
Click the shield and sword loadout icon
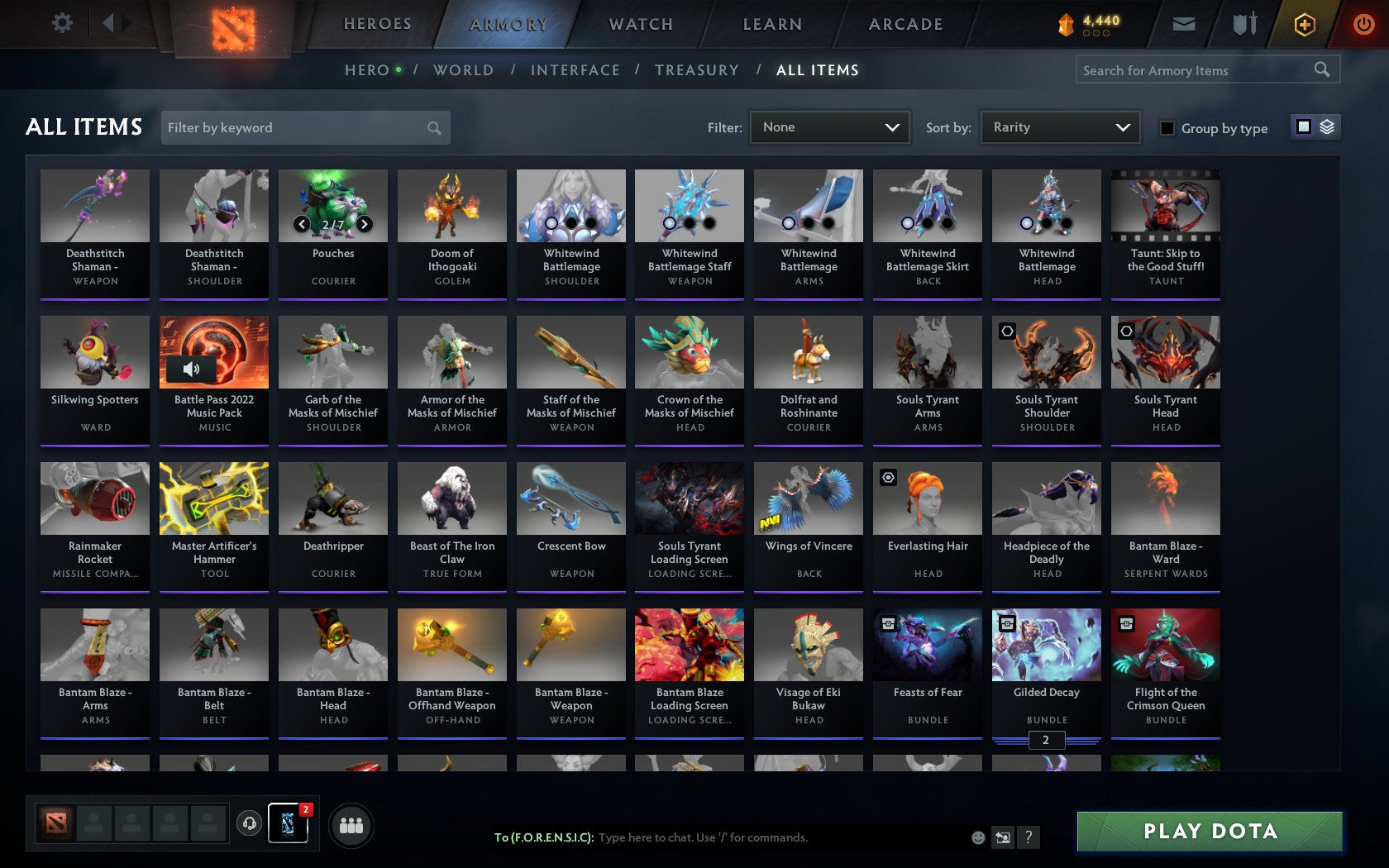point(1243,24)
